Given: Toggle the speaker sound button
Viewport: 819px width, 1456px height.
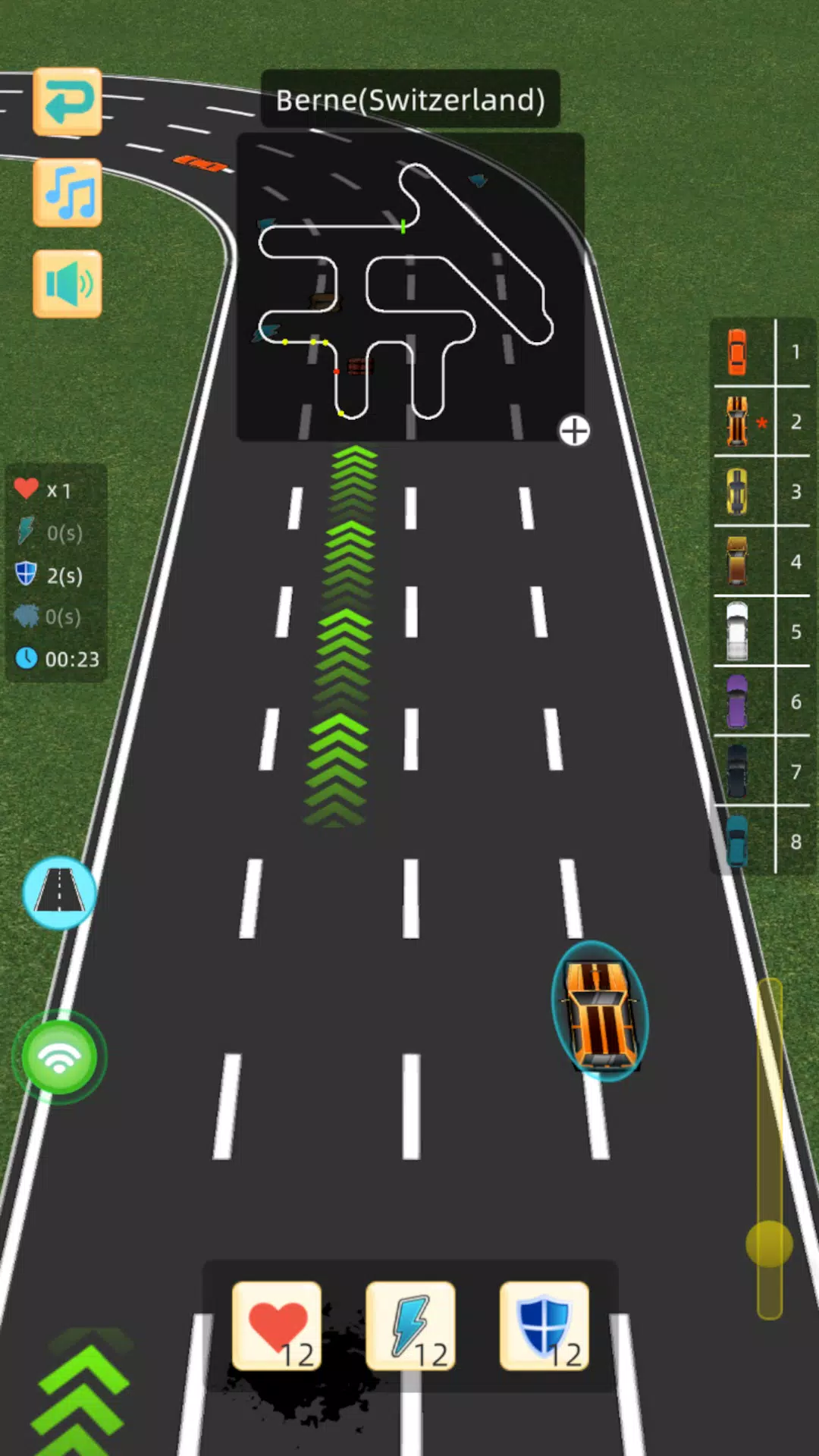Looking at the screenshot, I should coord(67,284).
